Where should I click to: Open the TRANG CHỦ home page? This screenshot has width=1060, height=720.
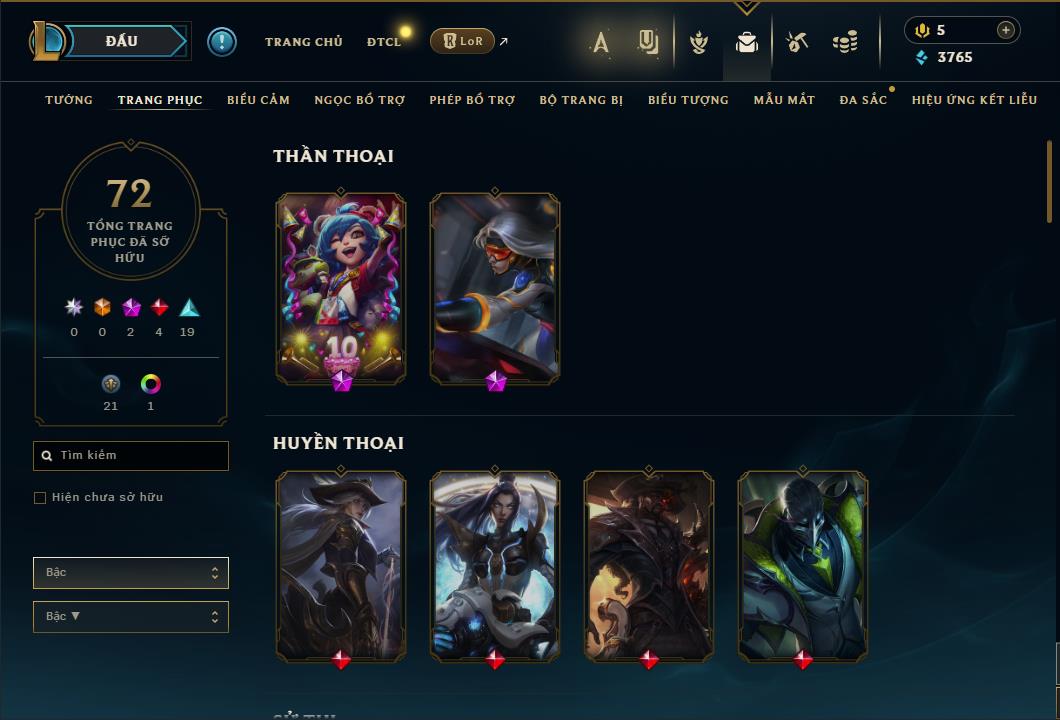click(x=303, y=42)
